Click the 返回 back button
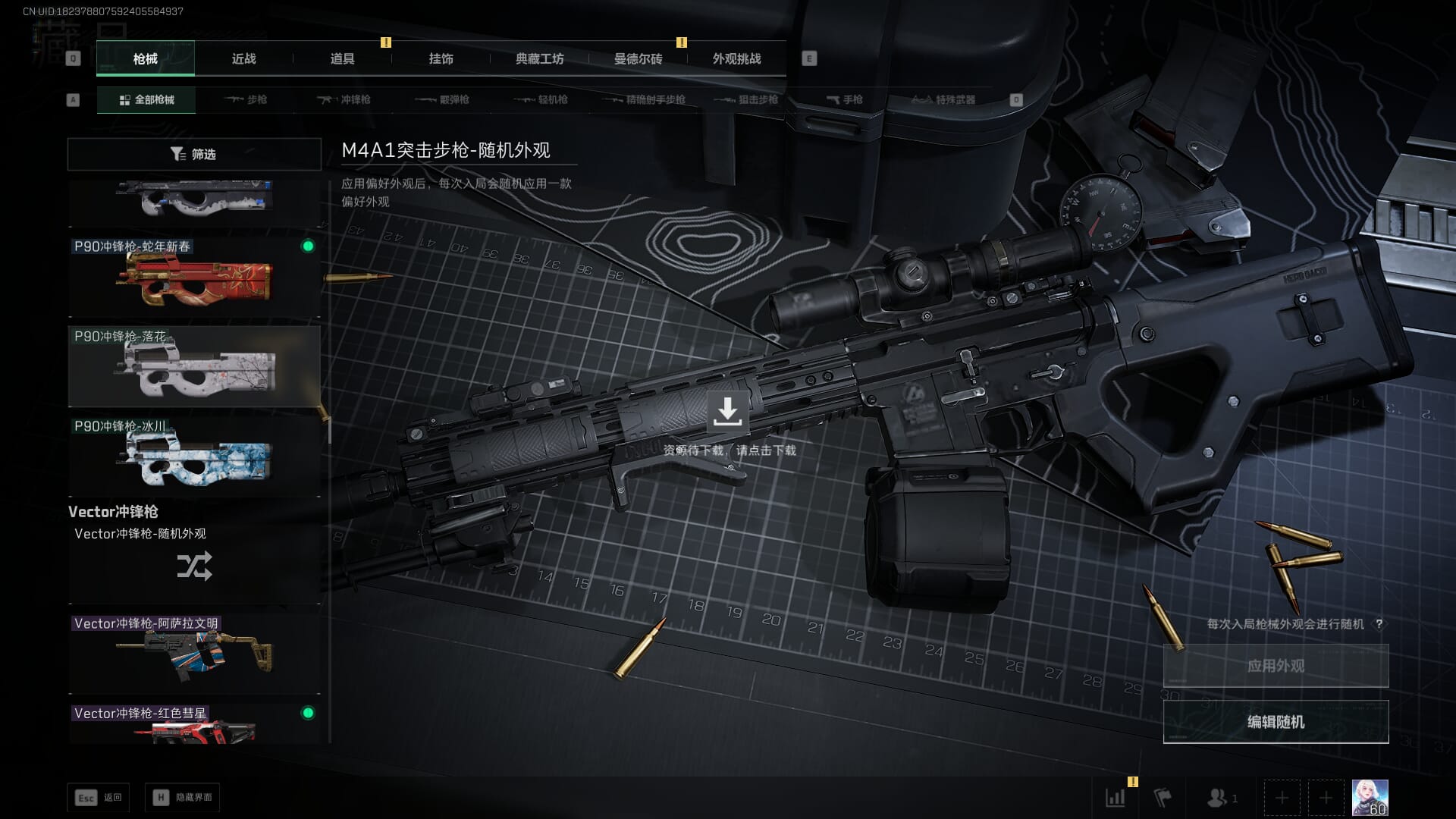The image size is (1456, 819). pyautogui.click(x=99, y=798)
